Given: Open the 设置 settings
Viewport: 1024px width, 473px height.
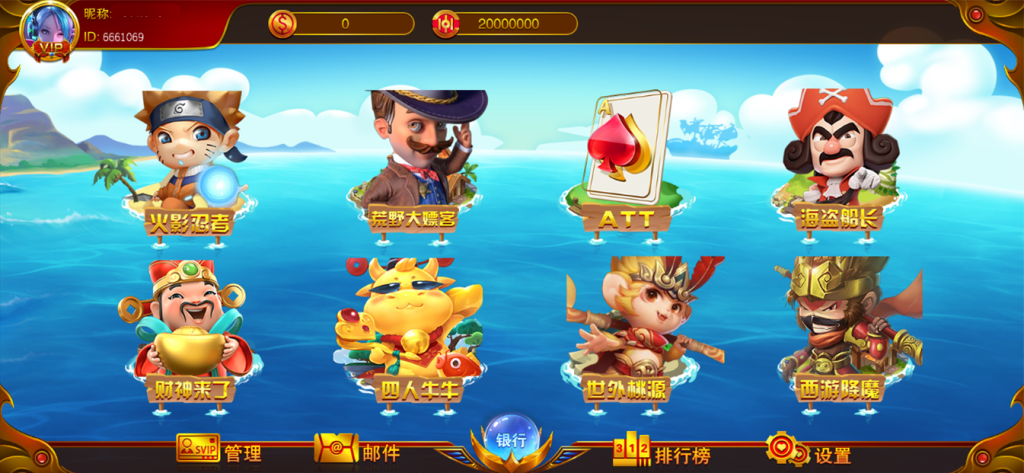Looking at the screenshot, I should [808, 453].
